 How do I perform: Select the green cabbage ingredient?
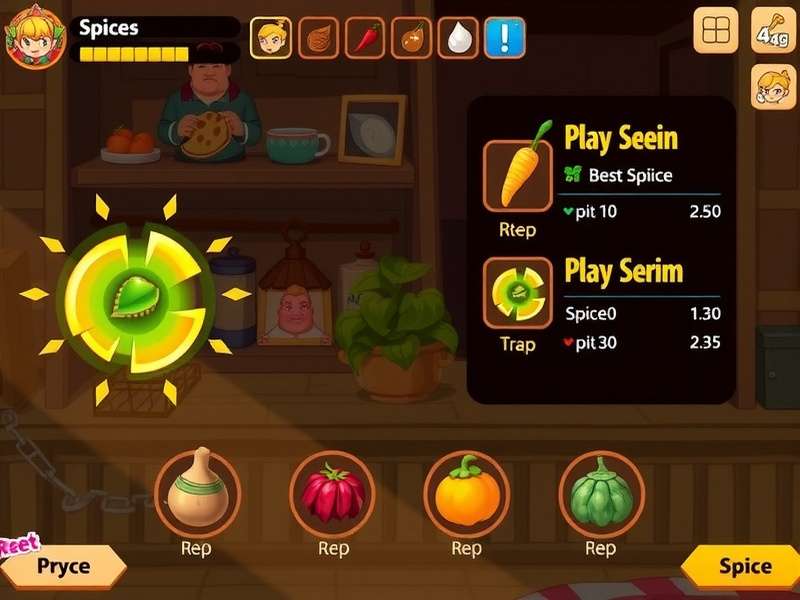pyautogui.click(x=601, y=492)
